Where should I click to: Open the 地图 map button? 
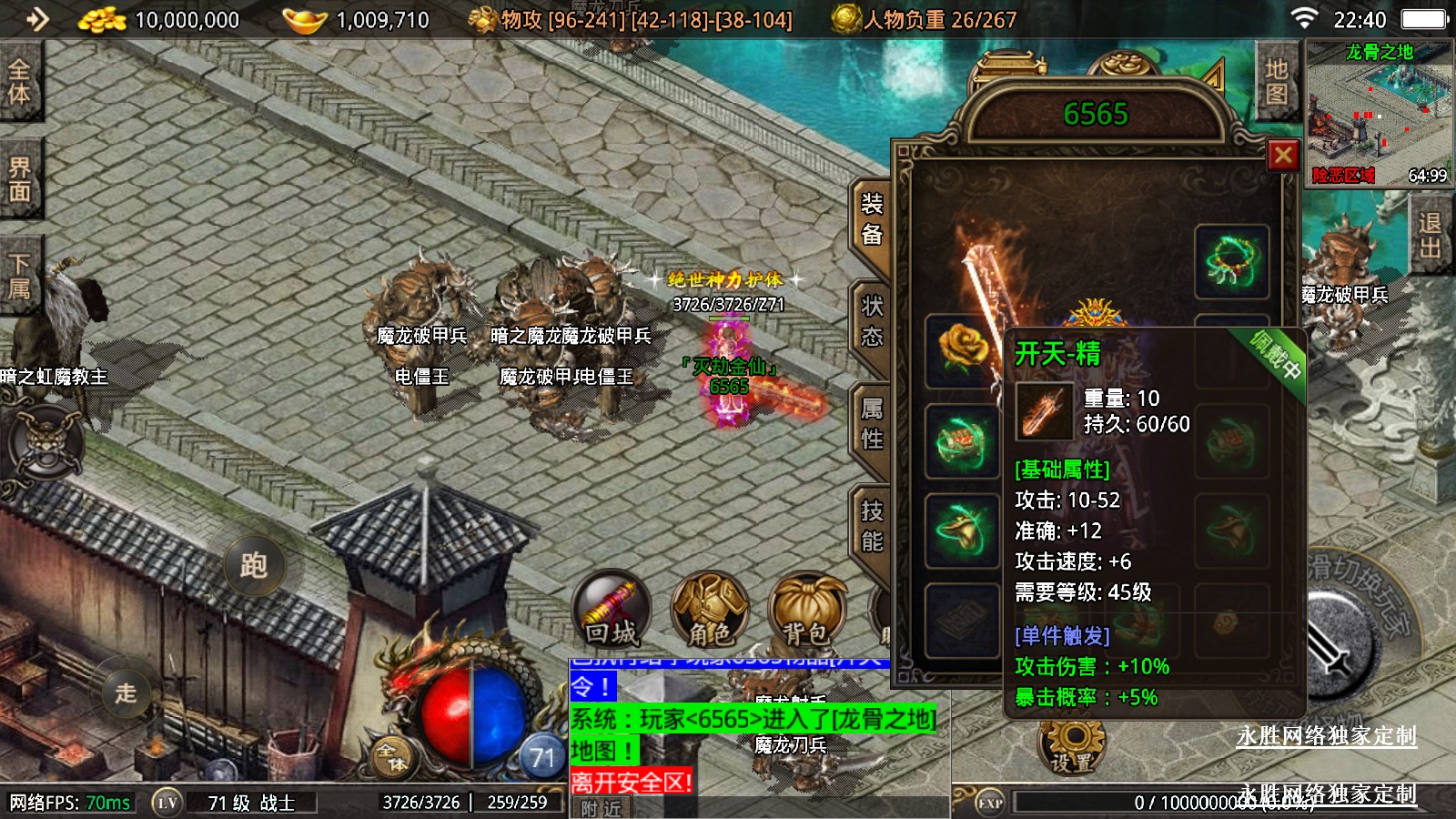coord(1276,81)
